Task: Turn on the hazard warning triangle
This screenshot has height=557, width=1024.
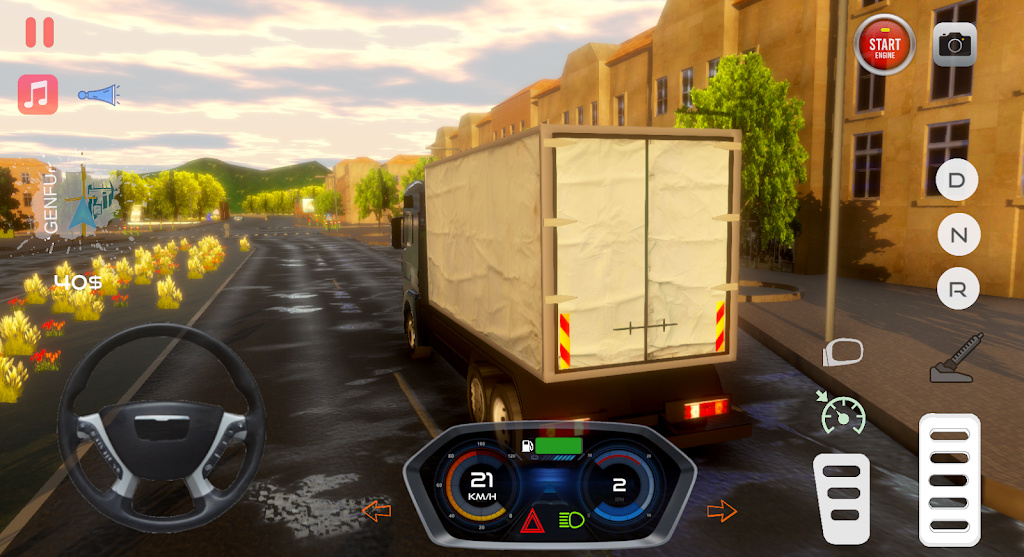Action: 530,520
